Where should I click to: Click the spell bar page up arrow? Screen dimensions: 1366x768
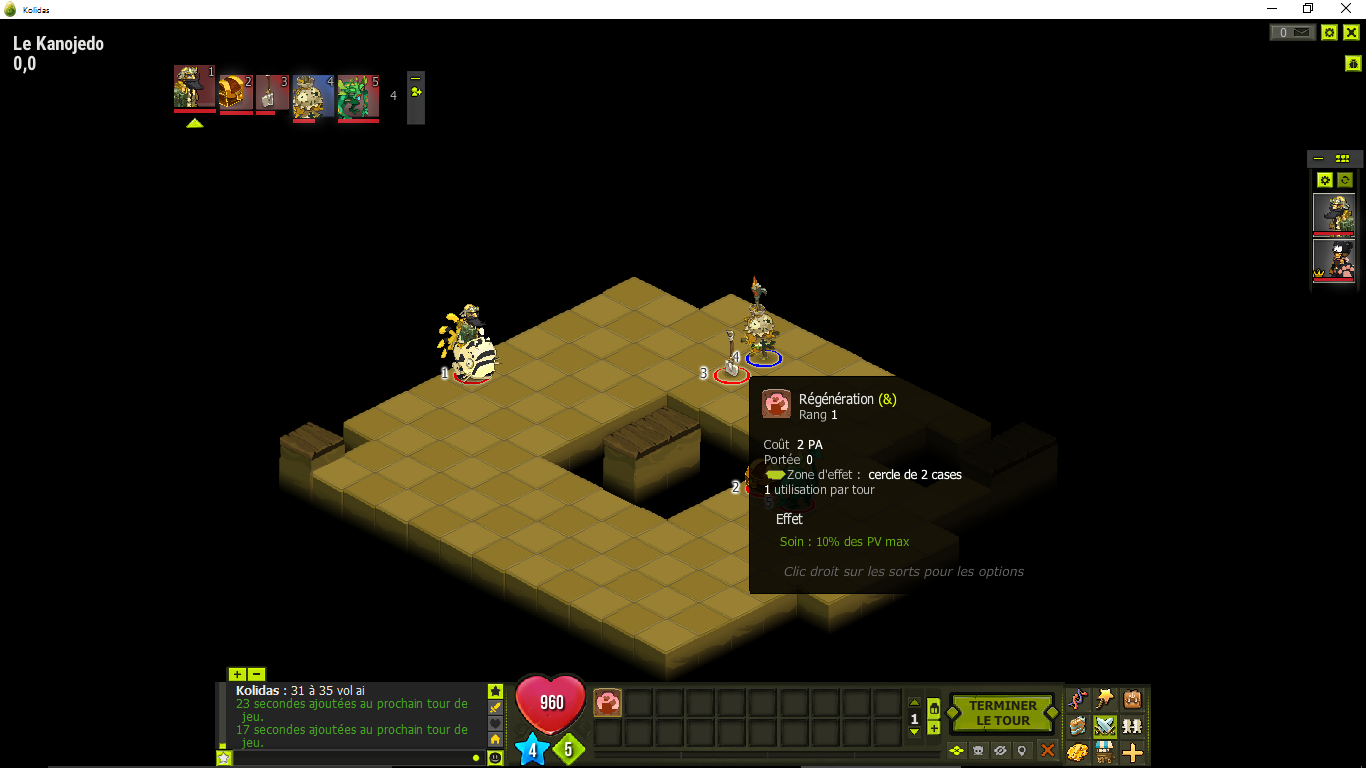(914, 702)
